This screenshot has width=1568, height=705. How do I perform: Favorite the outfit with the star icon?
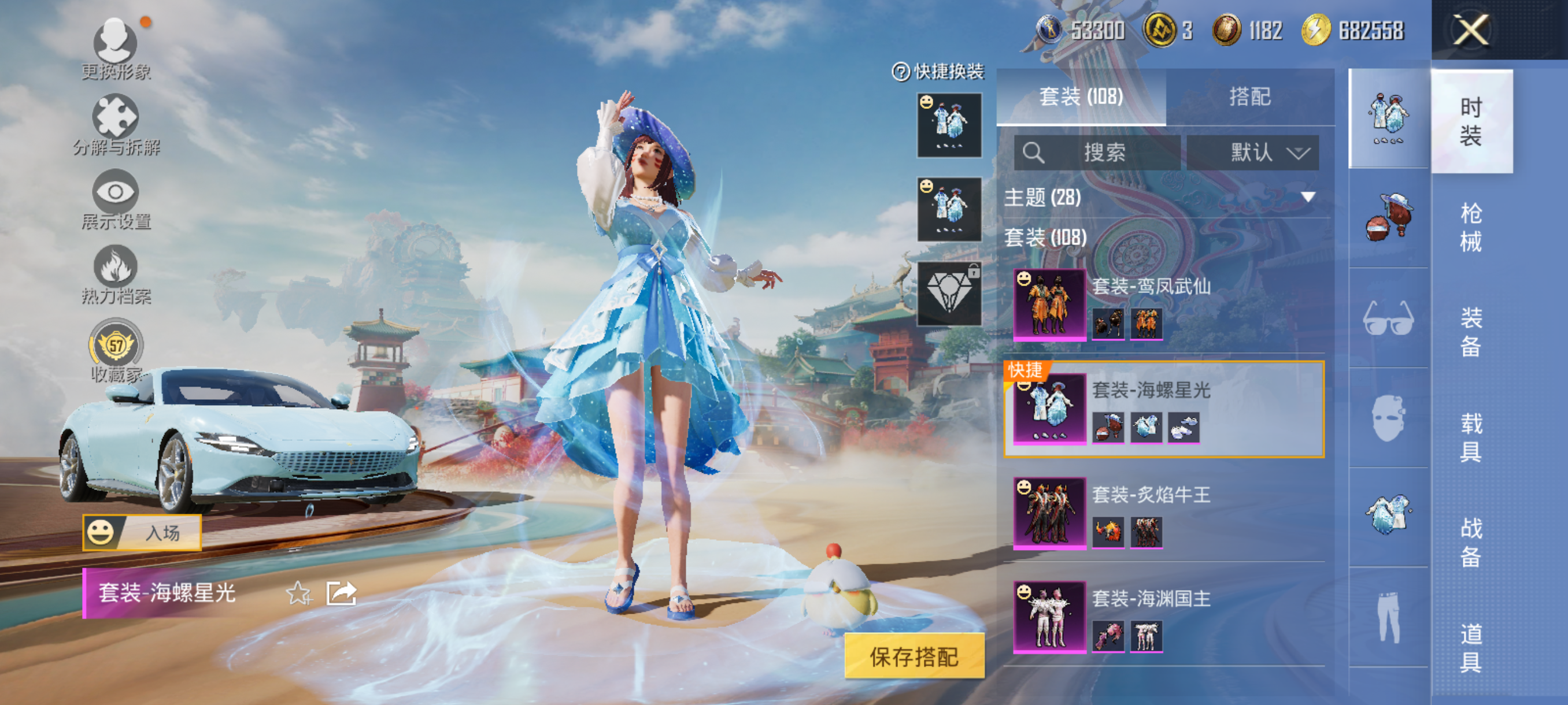click(298, 593)
